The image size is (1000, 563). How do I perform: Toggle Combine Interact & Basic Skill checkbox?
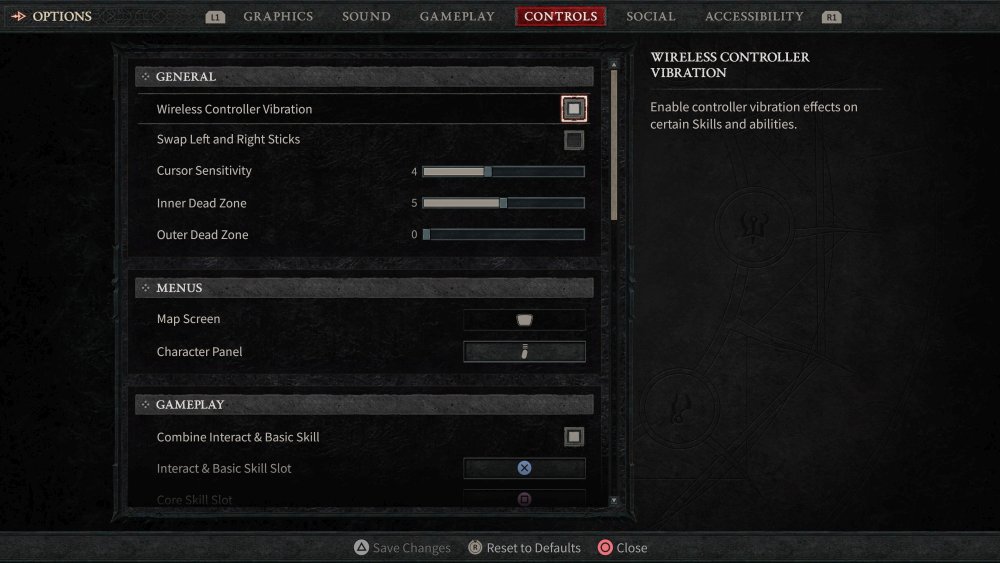pos(573,437)
